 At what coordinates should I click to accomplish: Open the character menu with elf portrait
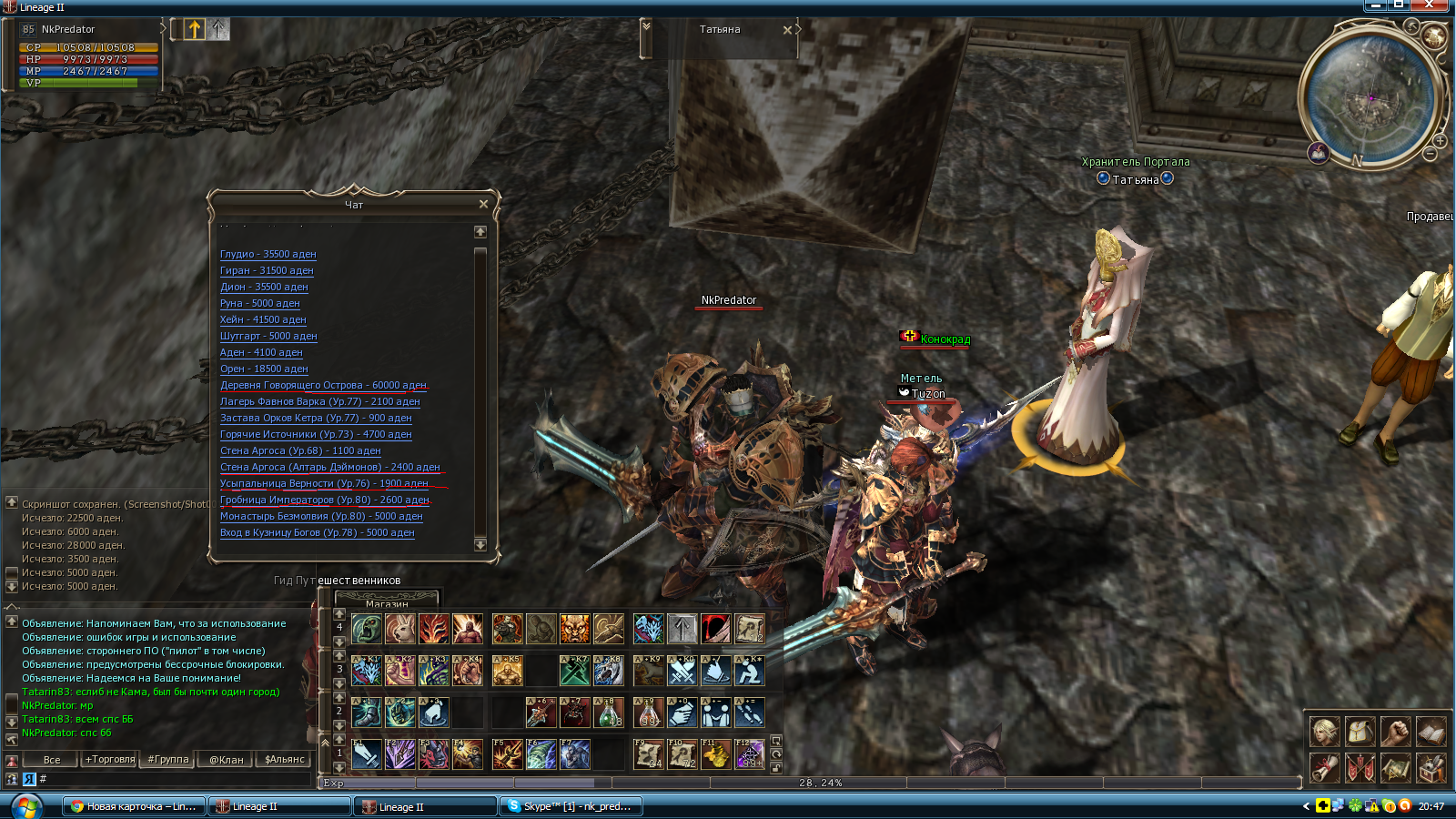pyautogui.click(x=1324, y=731)
